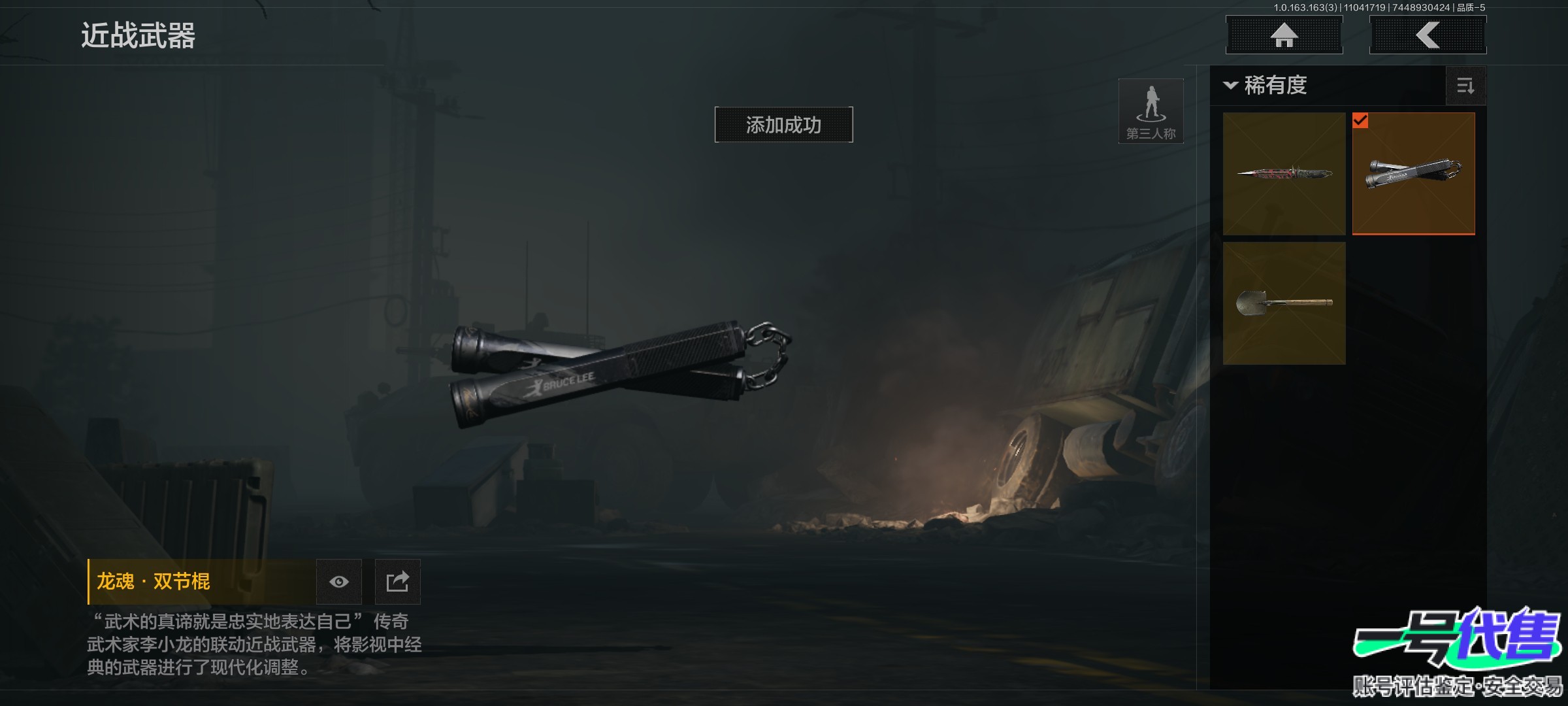Click the eye preview icon
The width and height of the screenshot is (1568, 706).
(338, 582)
